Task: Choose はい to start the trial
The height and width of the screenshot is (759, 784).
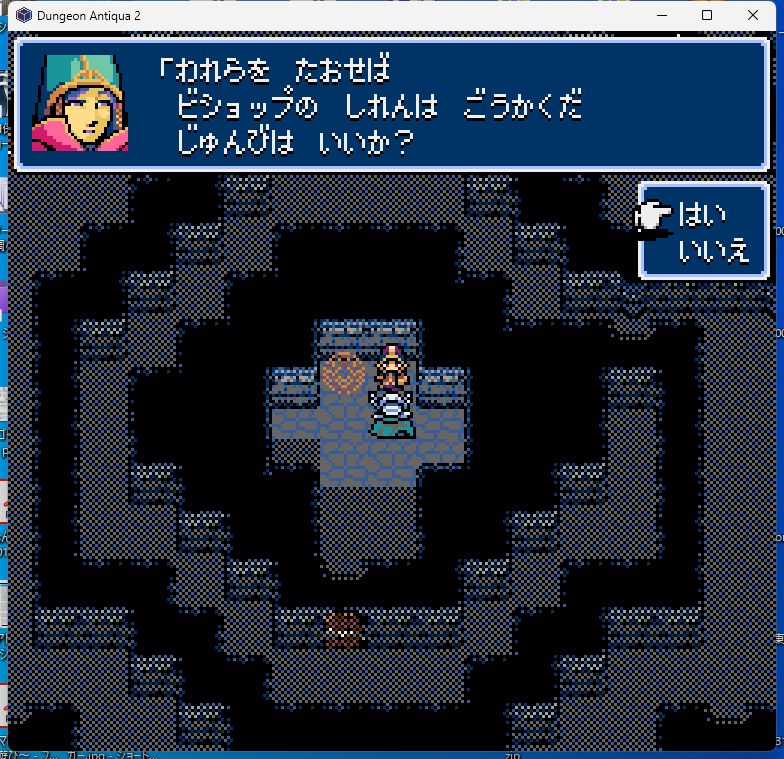Action: (702, 214)
